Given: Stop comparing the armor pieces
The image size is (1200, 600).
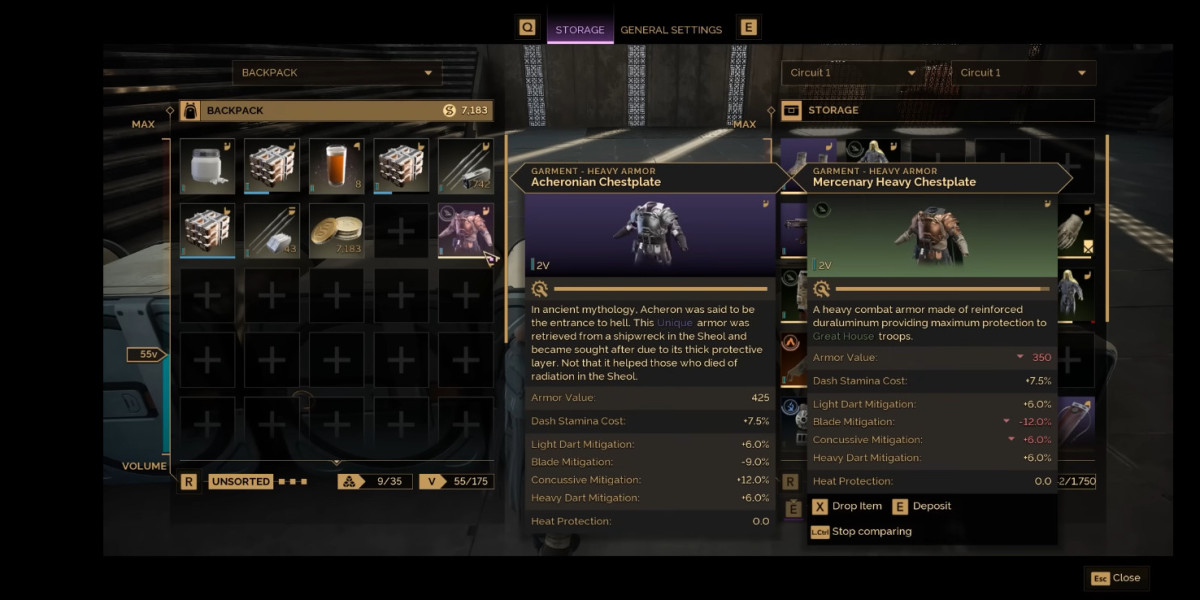Looking at the screenshot, I should point(861,532).
